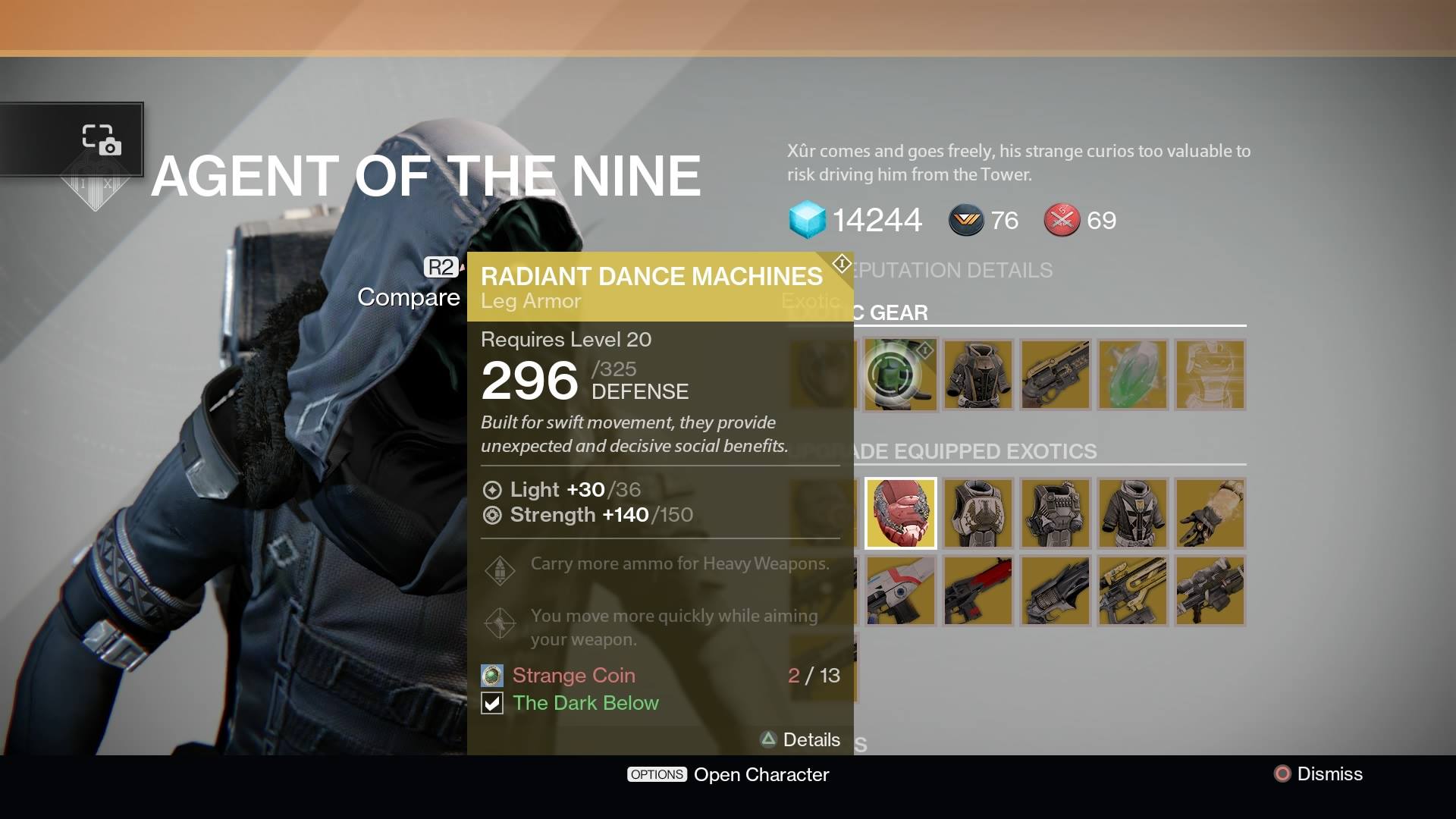Click the Glimmer currency icon showing 14244
The image size is (1456, 819).
807,221
